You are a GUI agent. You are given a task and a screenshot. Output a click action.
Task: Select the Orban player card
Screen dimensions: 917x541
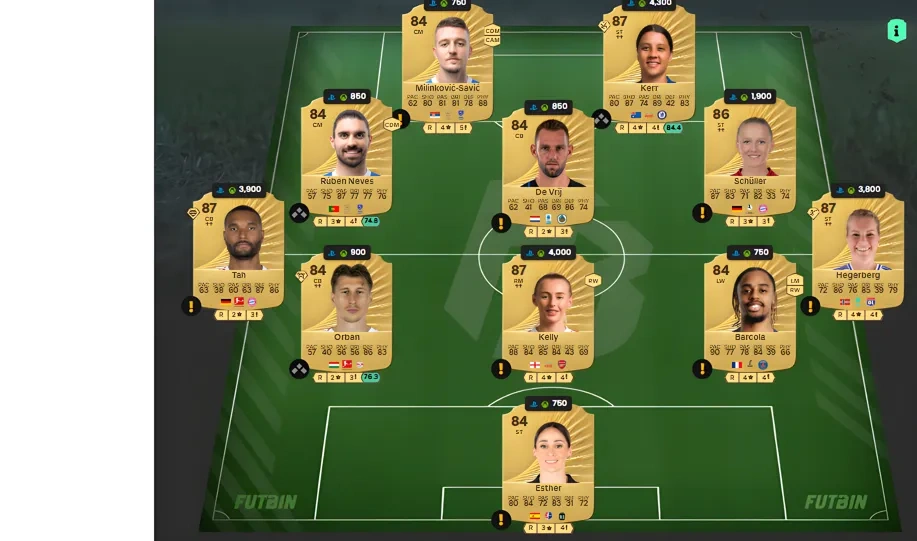[x=347, y=305]
